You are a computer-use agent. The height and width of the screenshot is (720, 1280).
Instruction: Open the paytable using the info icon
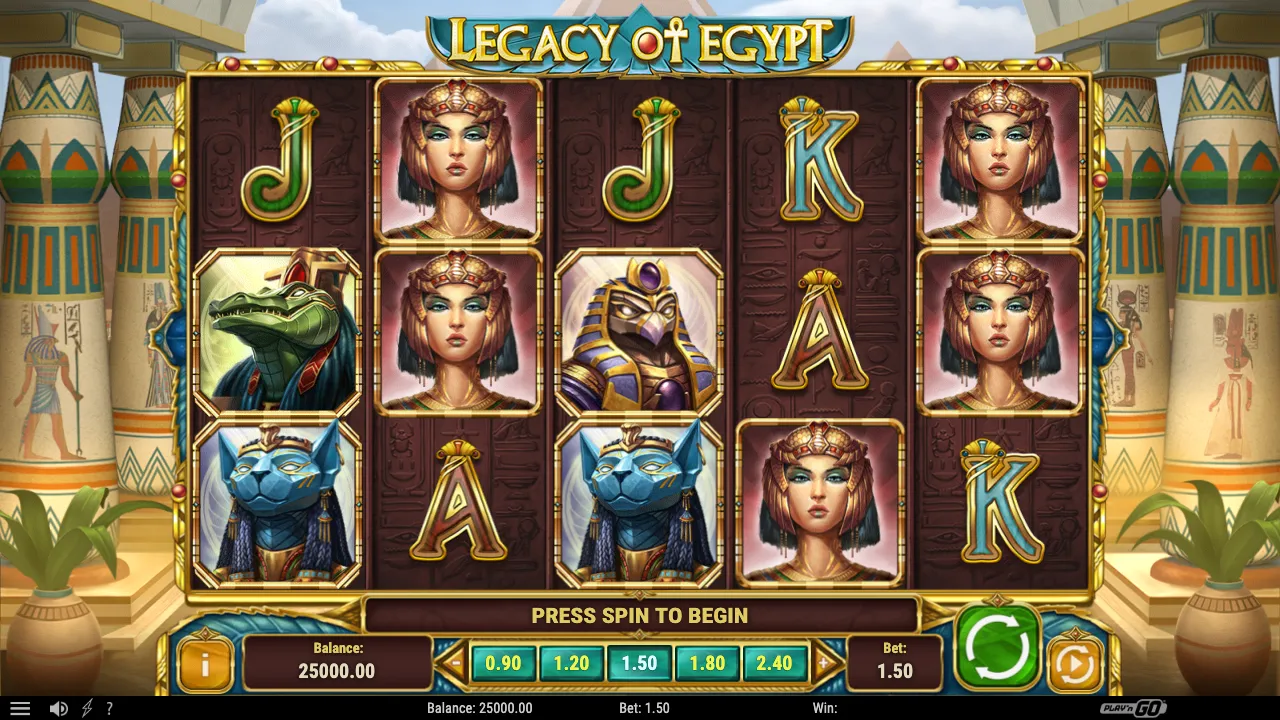[207, 662]
